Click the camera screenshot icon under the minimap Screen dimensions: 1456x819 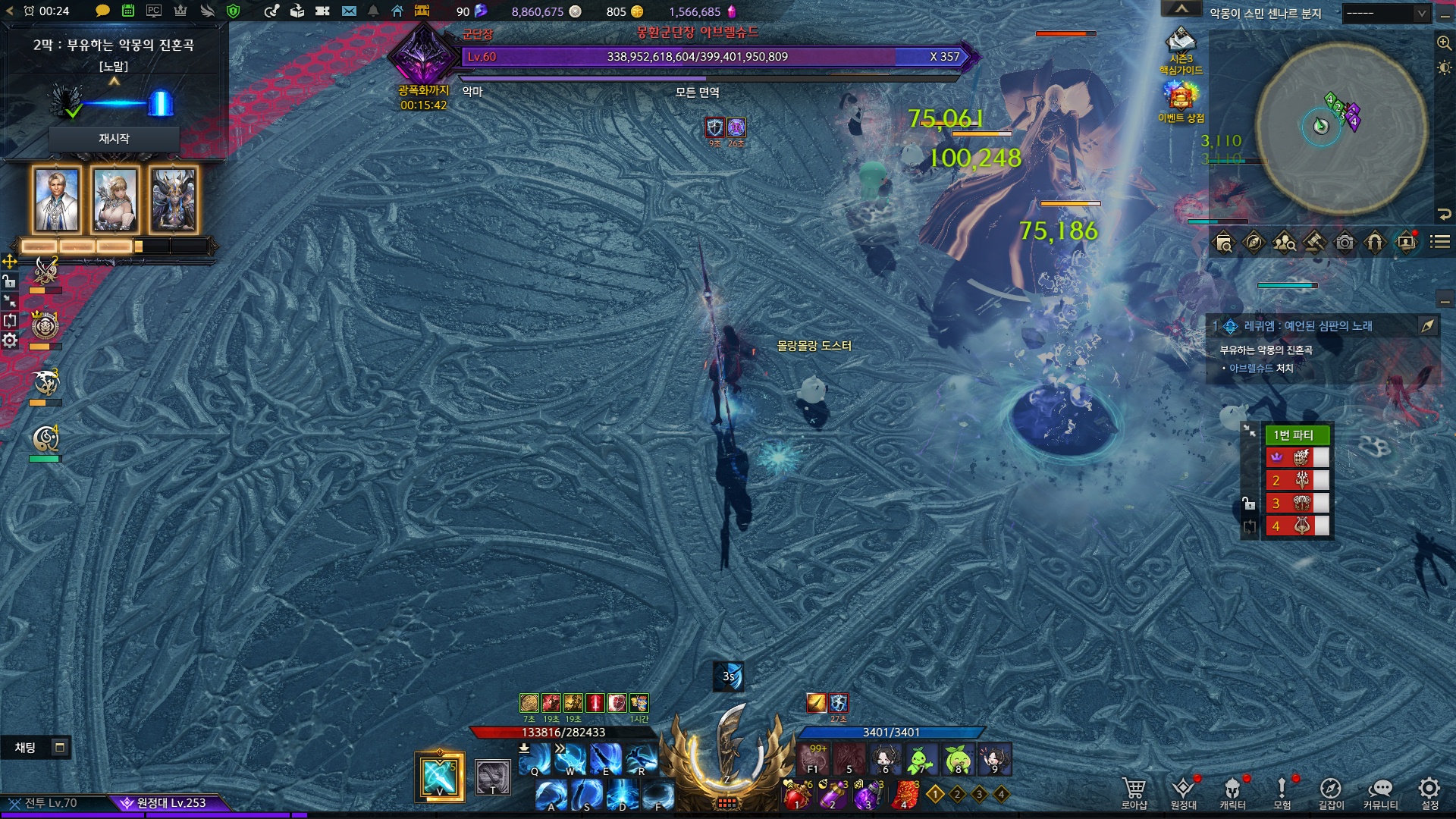(x=1345, y=243)
